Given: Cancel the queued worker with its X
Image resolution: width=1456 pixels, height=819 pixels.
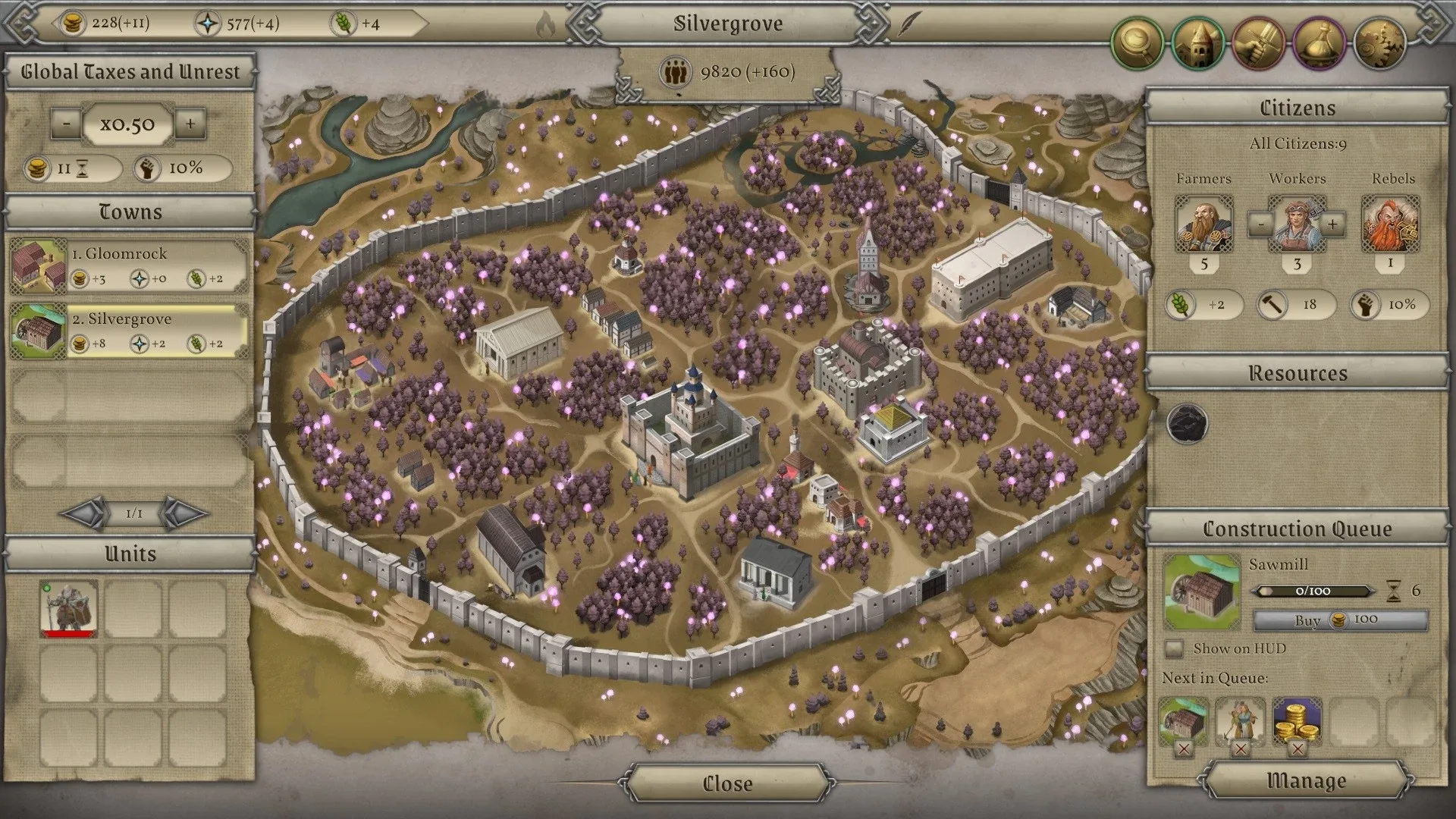Looking at the screenshot, I should click(x=1241, y=747).
